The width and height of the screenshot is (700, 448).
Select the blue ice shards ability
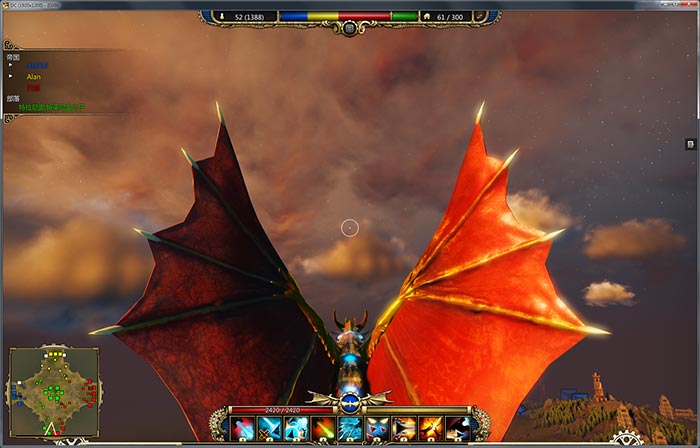[350, 428]
